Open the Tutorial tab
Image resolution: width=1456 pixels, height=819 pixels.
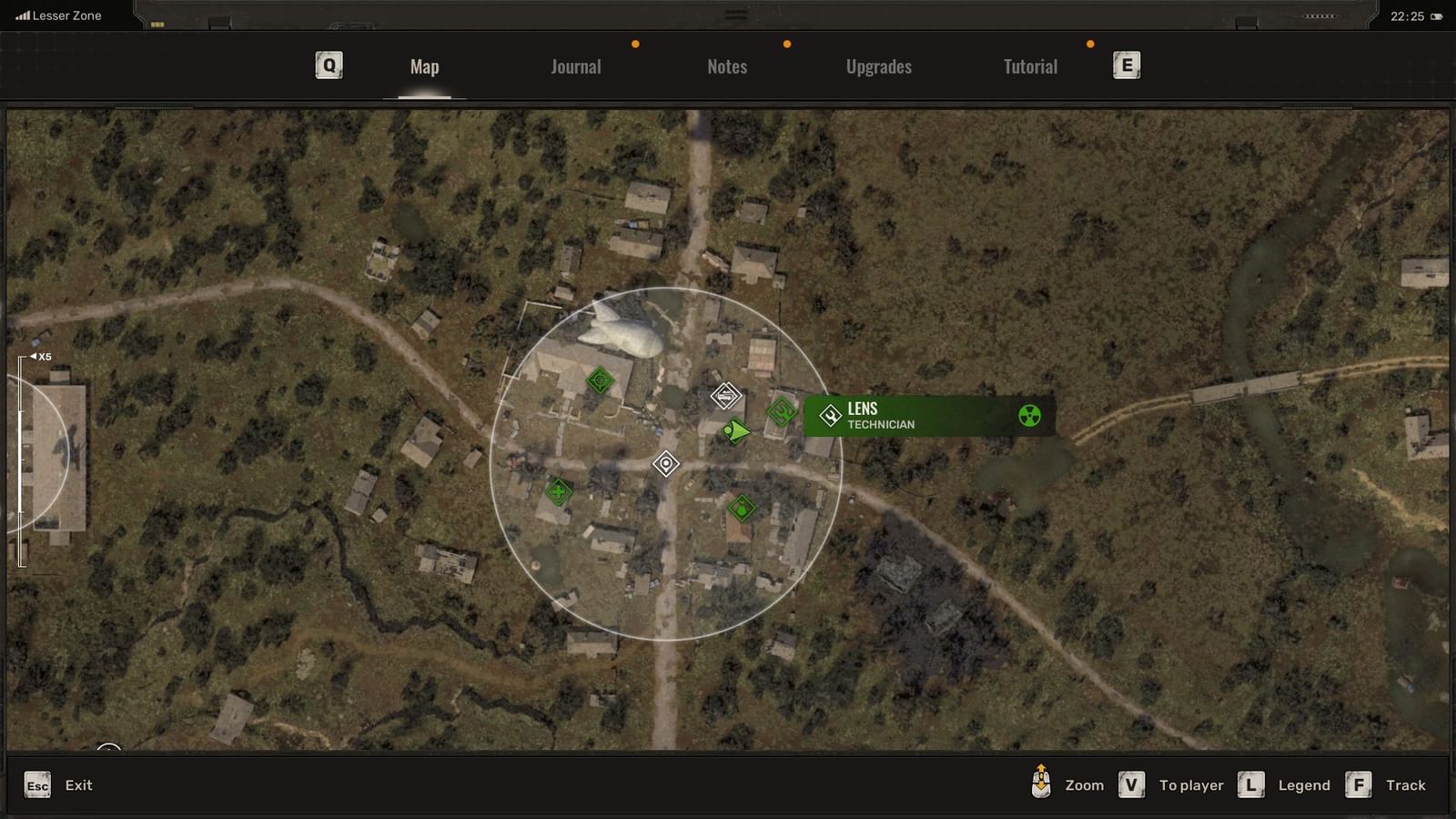pos(1029,66)
